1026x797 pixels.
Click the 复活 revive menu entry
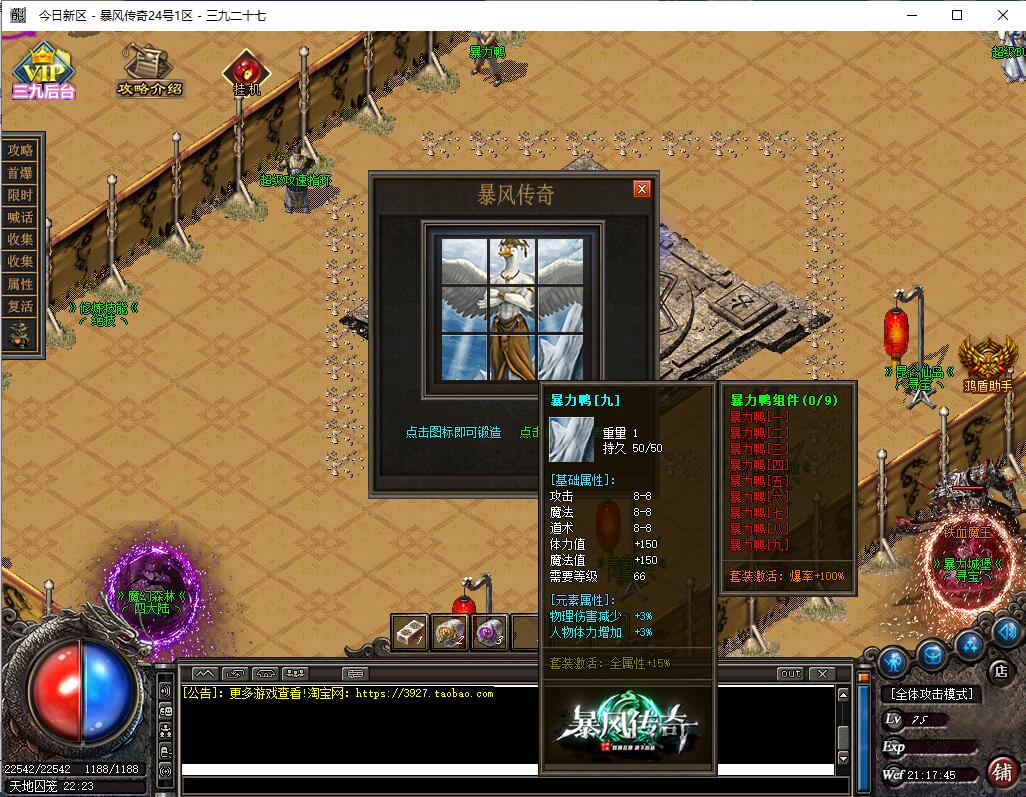coord(20,306)
